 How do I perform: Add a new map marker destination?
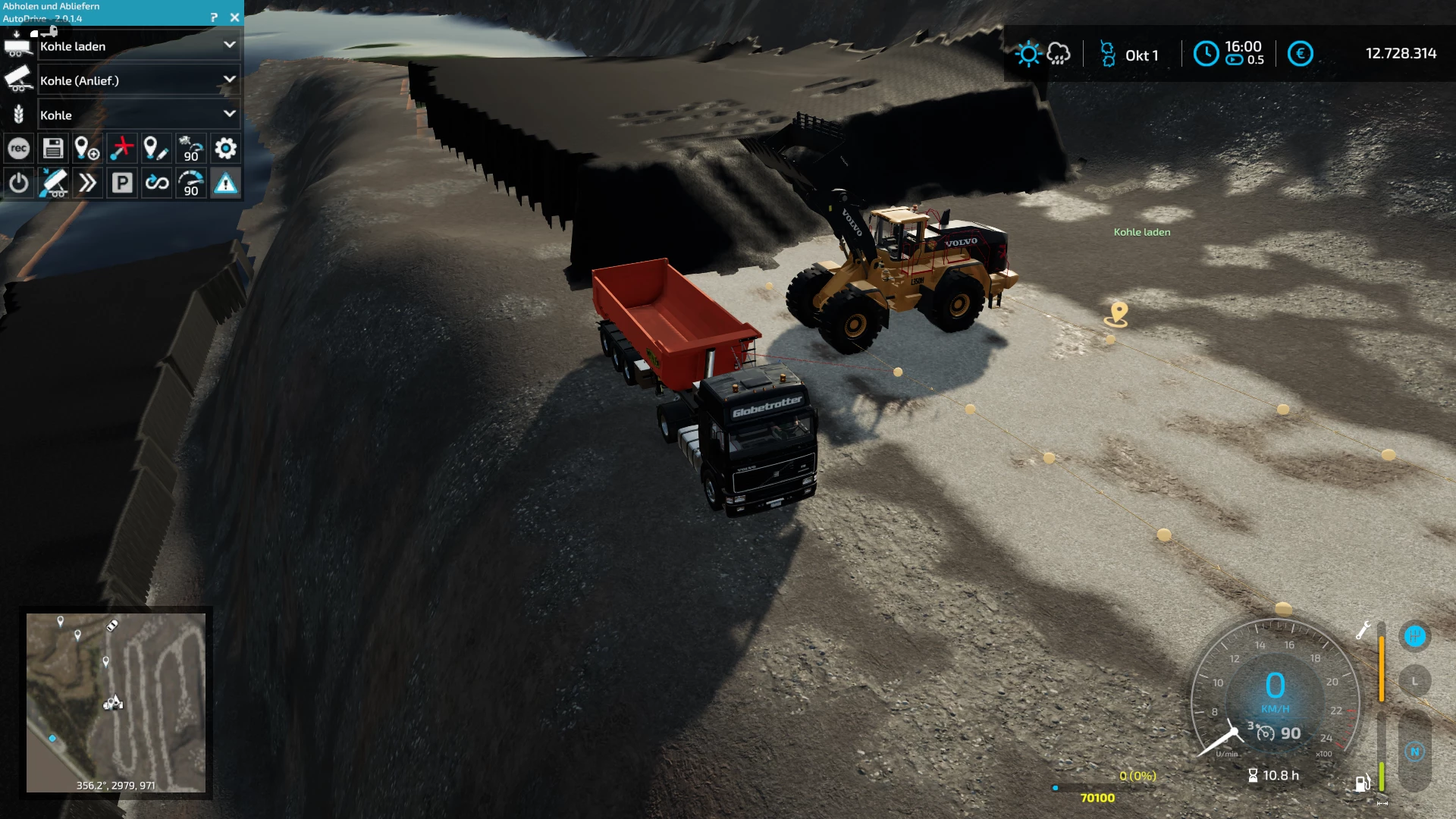point(87,149)
